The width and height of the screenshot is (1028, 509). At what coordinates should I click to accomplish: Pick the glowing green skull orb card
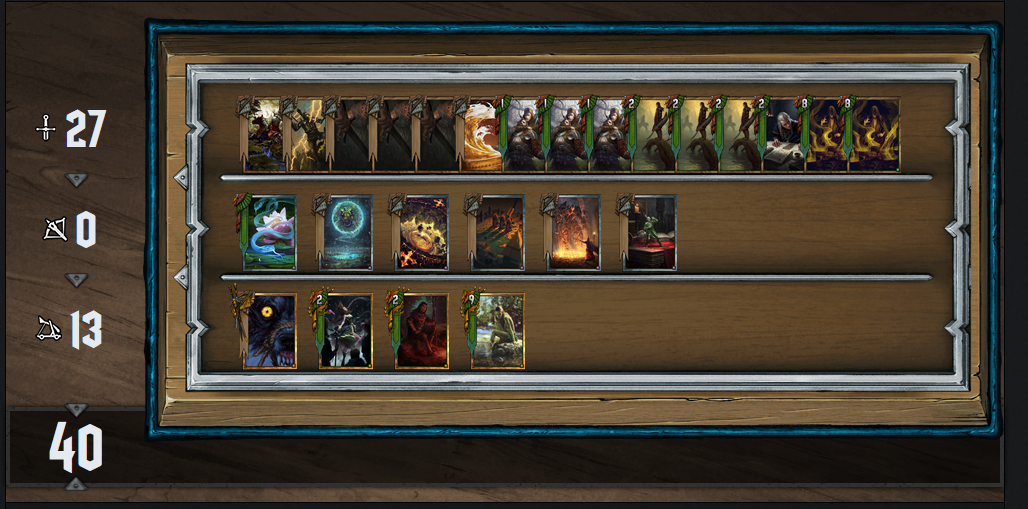(346, 234)
